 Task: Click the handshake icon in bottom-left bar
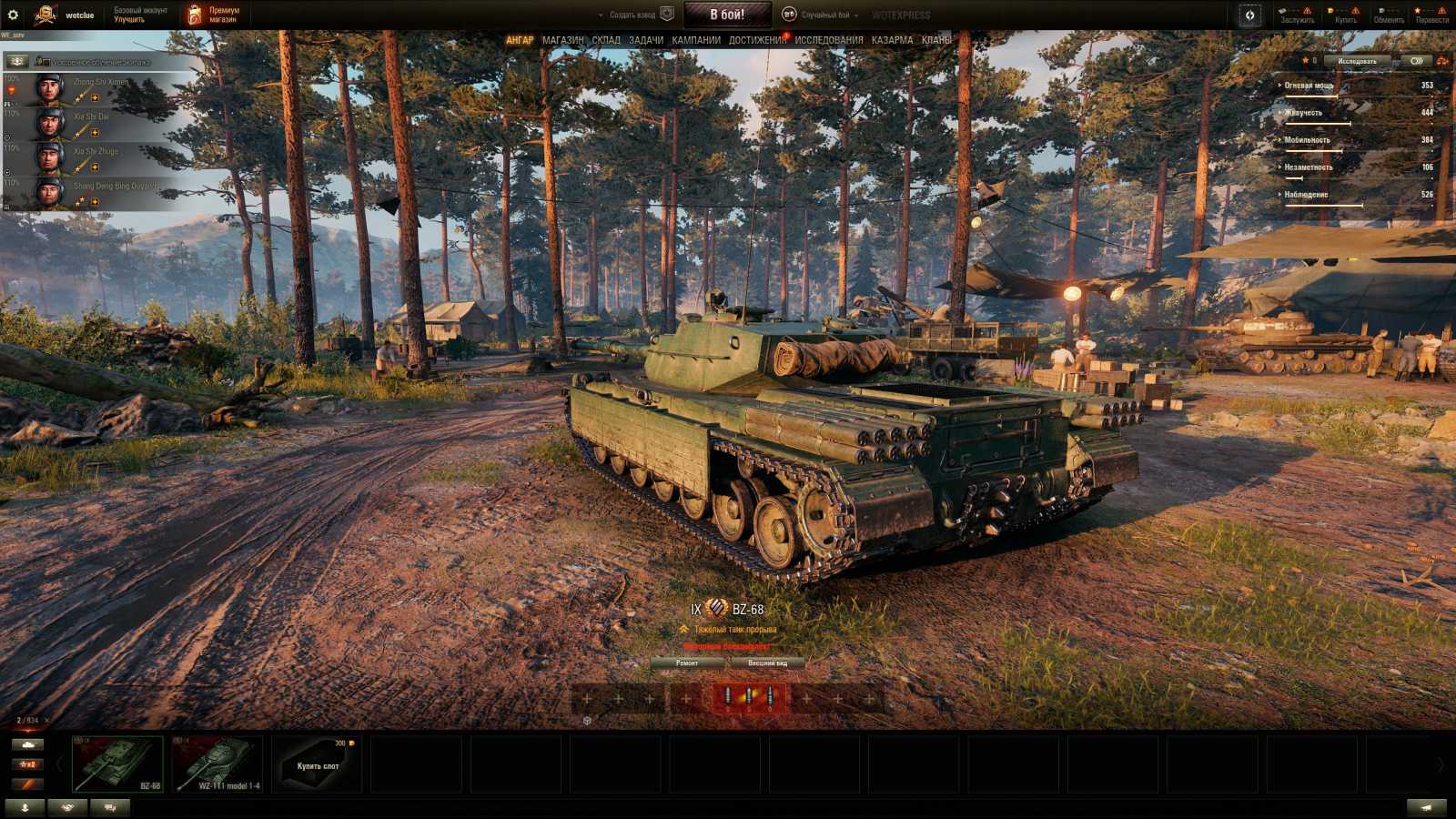[66, 806]
